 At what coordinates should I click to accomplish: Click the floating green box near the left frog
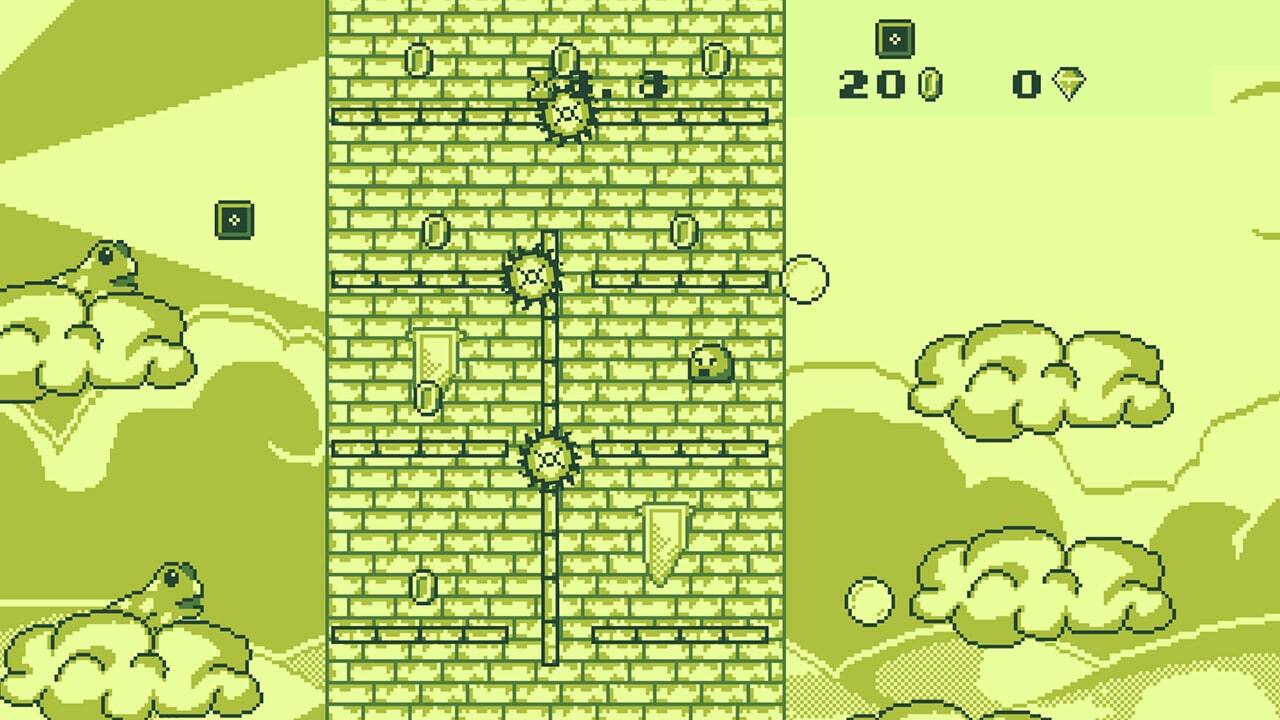232,220
